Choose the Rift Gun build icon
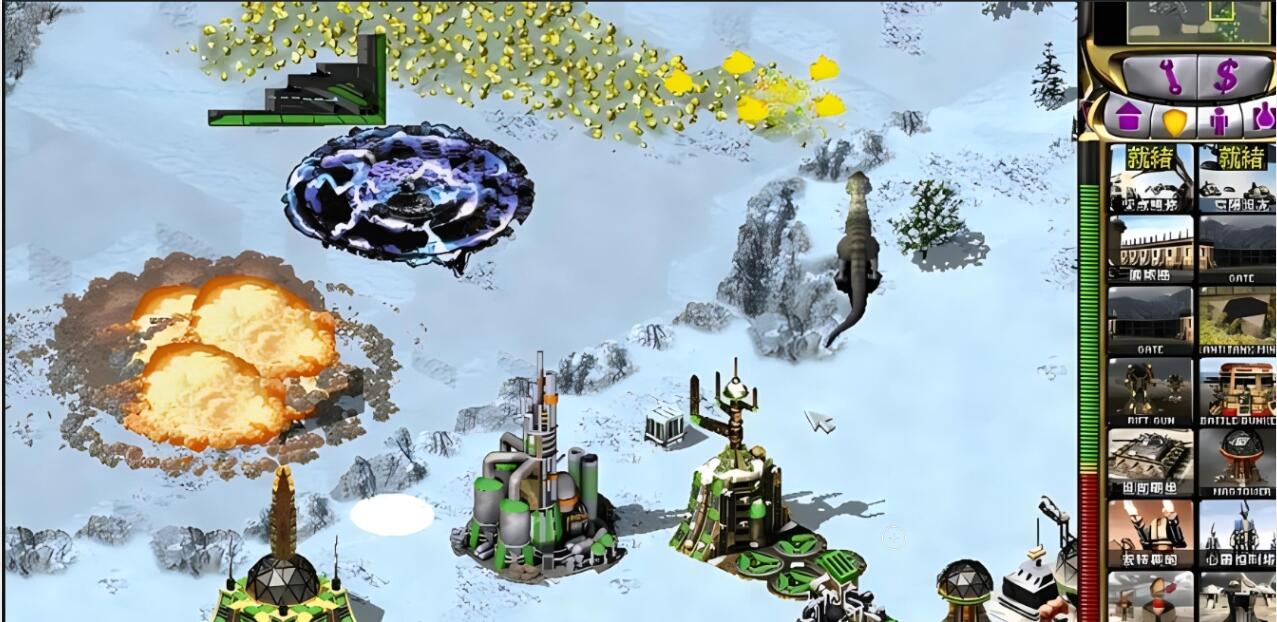 (1150, 392)
